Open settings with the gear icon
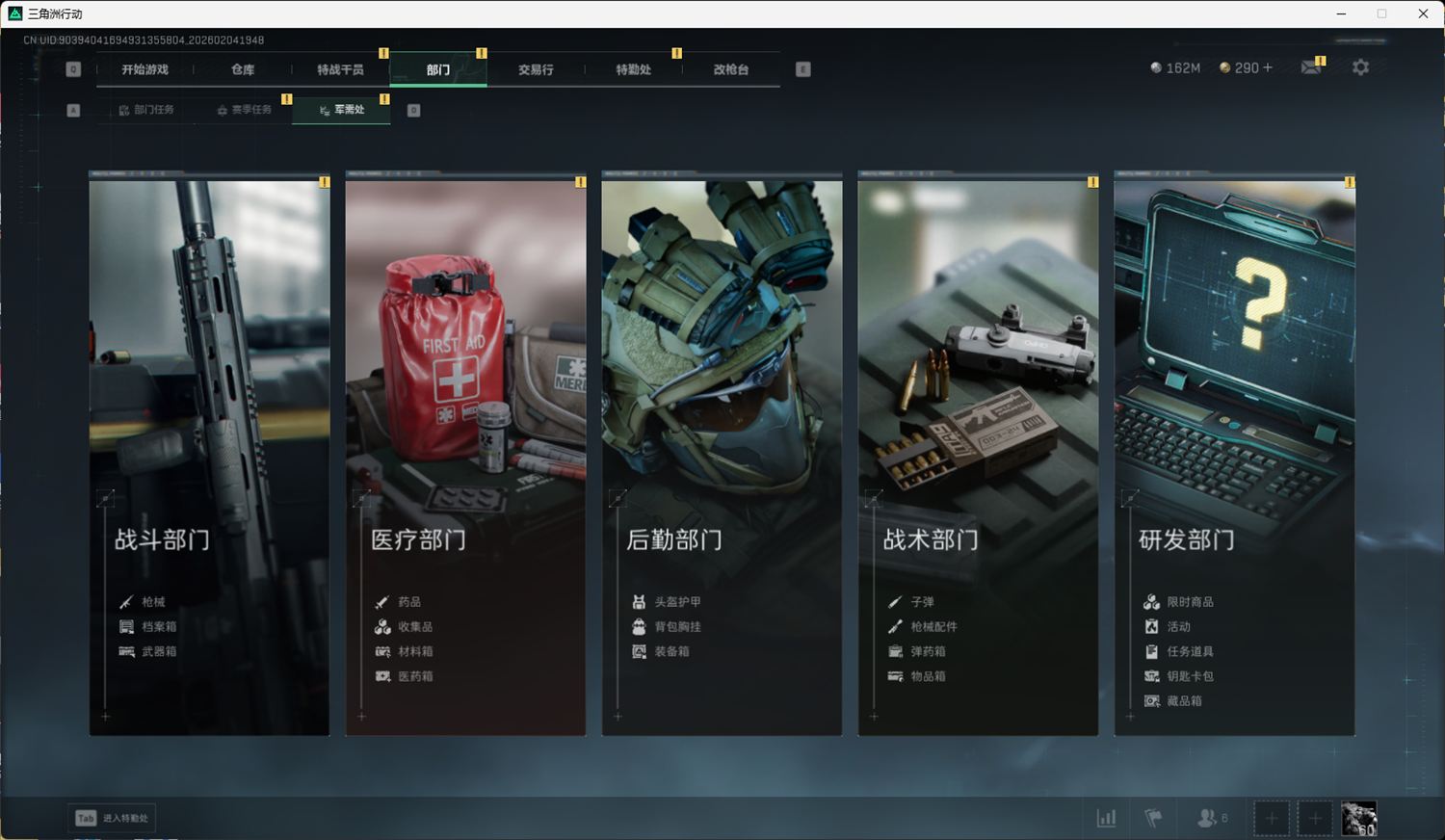The width and height of the screenshot is (1445, 840). (x=1360, y=67)
